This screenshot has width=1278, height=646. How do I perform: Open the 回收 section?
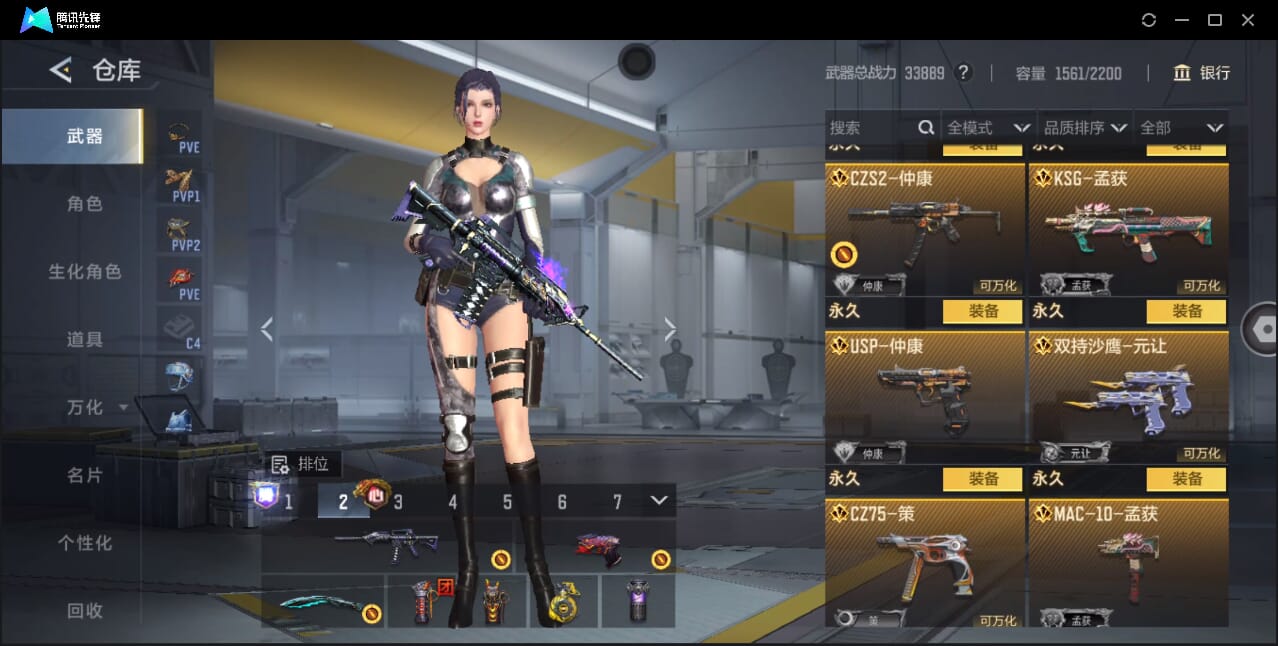point(84,611)
